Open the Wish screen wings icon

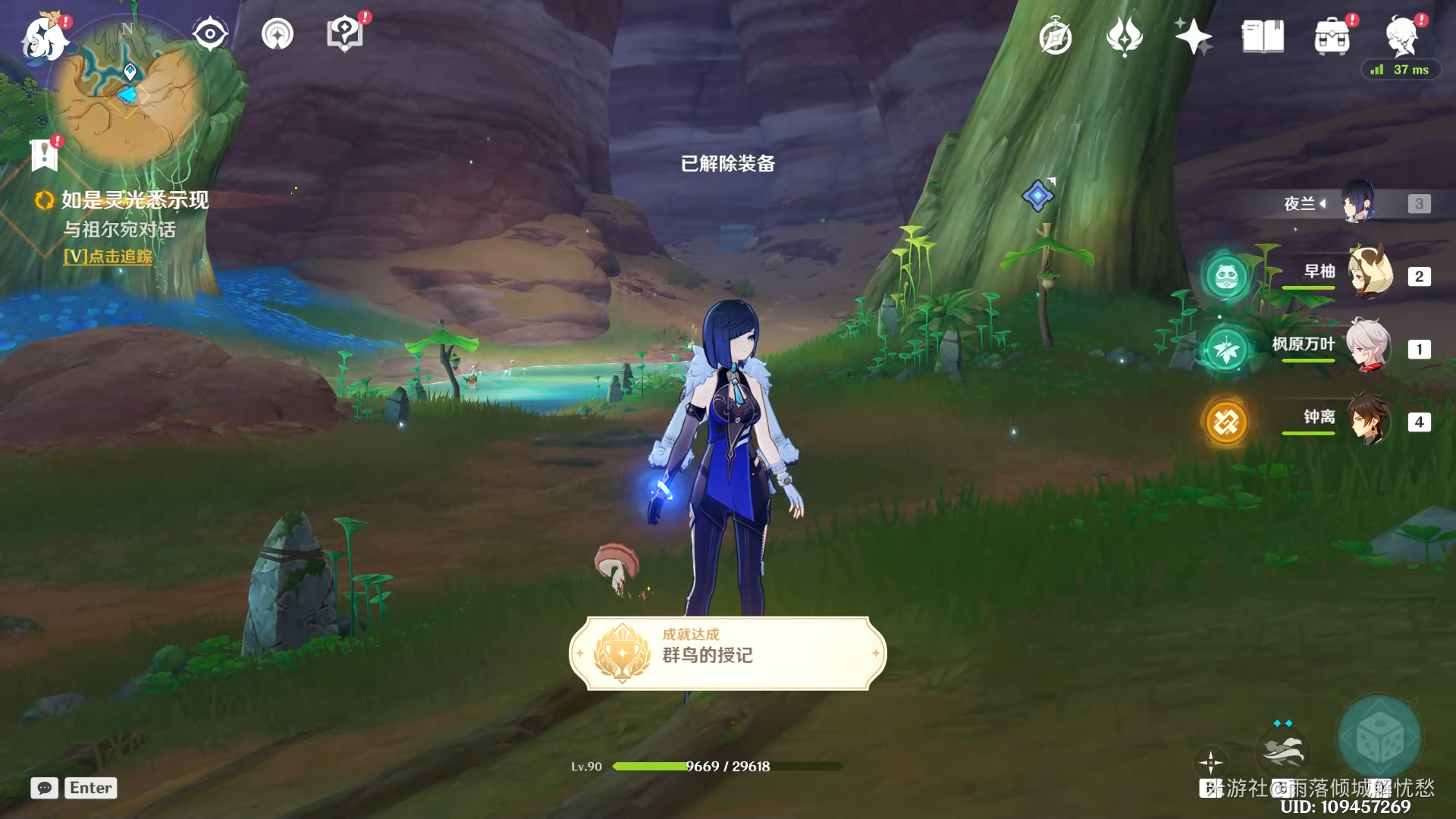click(x=1125, y=33)
